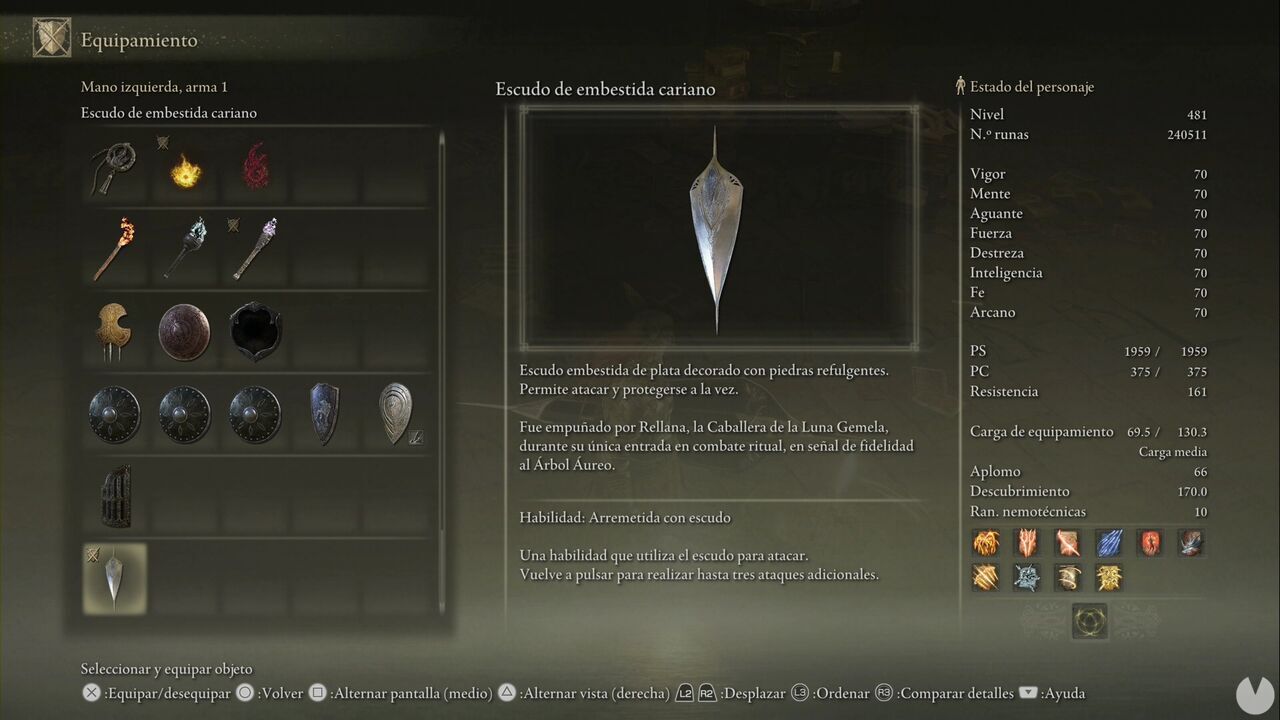Click the great rune icon under status effects

pyautogui.click(x=1089, y=621)
